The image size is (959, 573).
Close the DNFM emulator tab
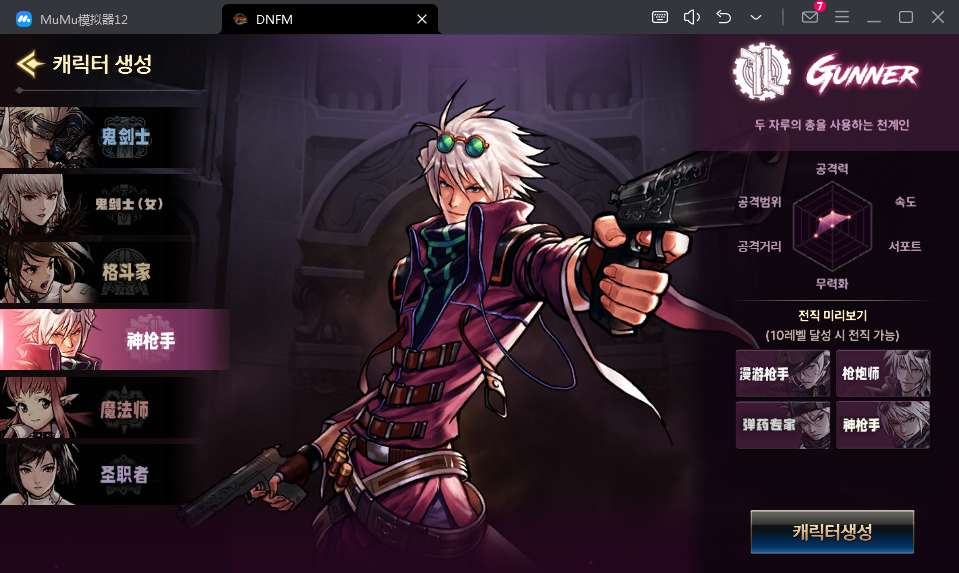coord(422,18)
